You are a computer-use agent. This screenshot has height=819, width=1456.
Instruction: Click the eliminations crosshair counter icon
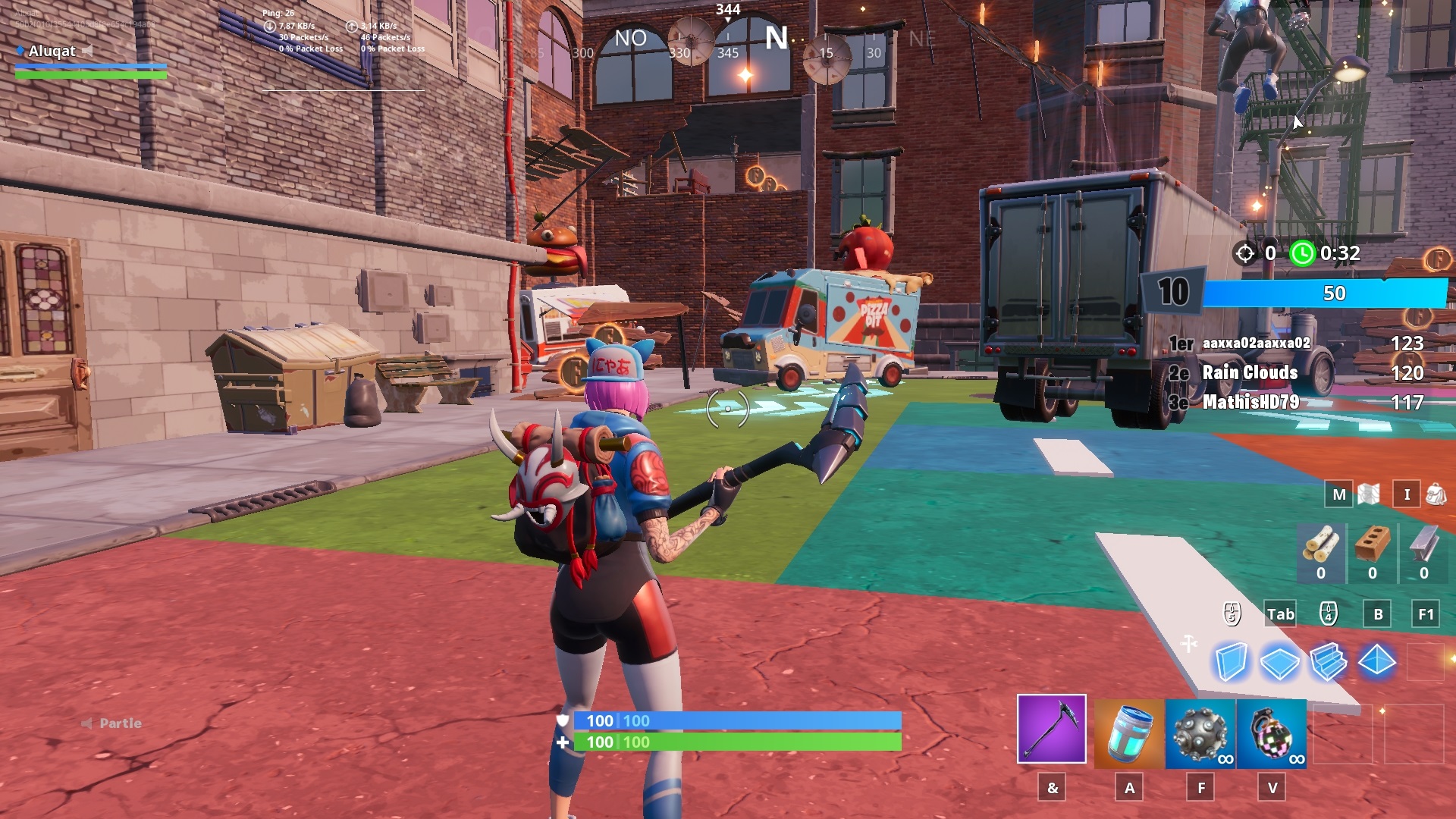1244,255
